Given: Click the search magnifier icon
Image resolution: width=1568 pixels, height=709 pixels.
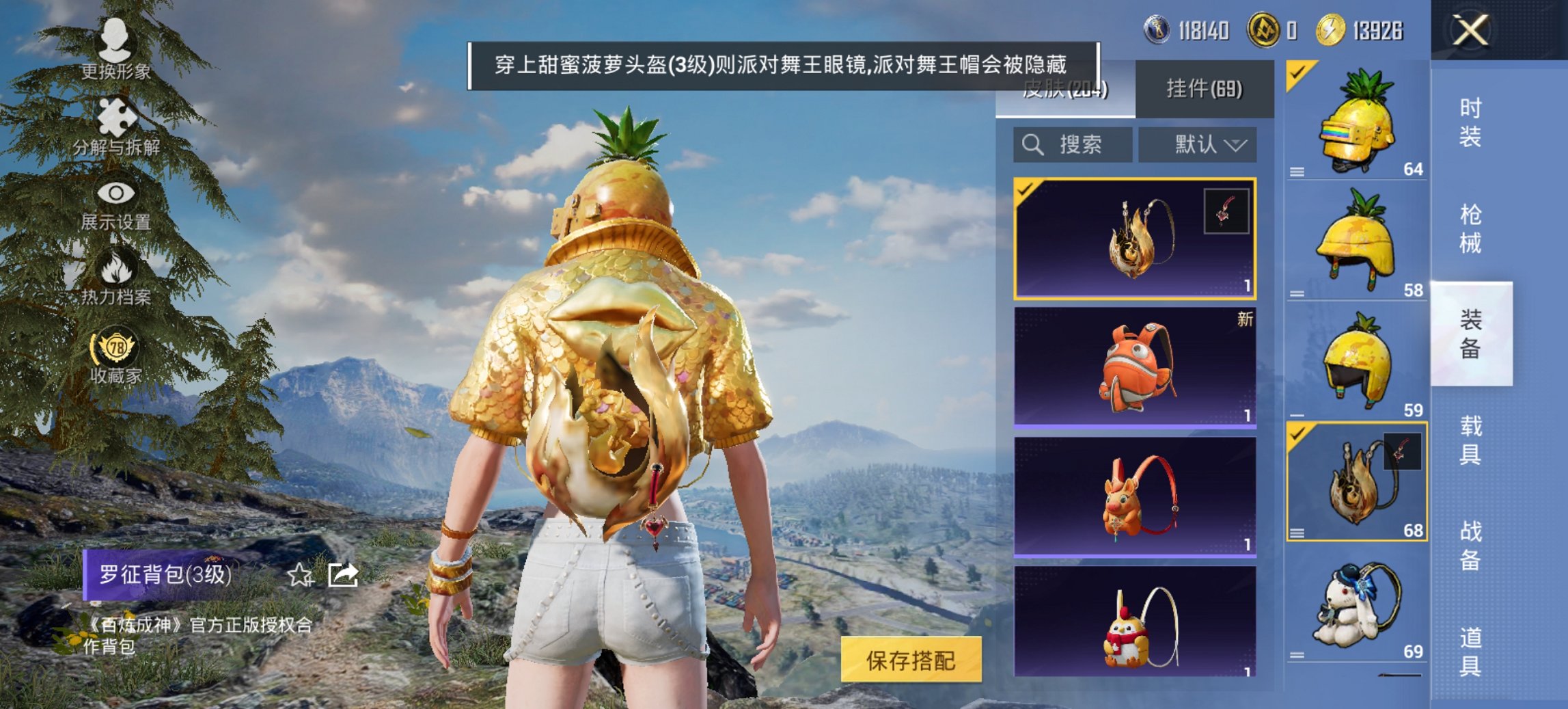Looking at the screenshot, I should coord(1032,144).
